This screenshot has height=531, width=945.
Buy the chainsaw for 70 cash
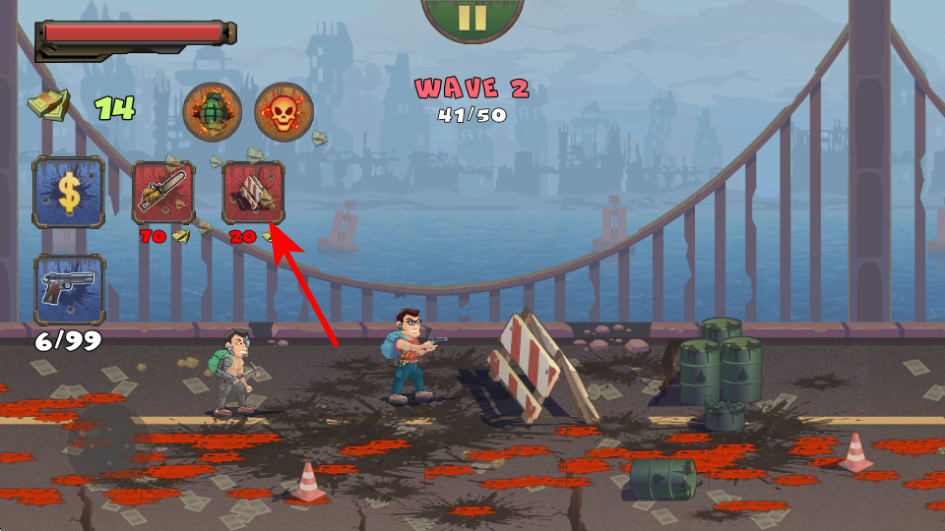pos(164,192)
